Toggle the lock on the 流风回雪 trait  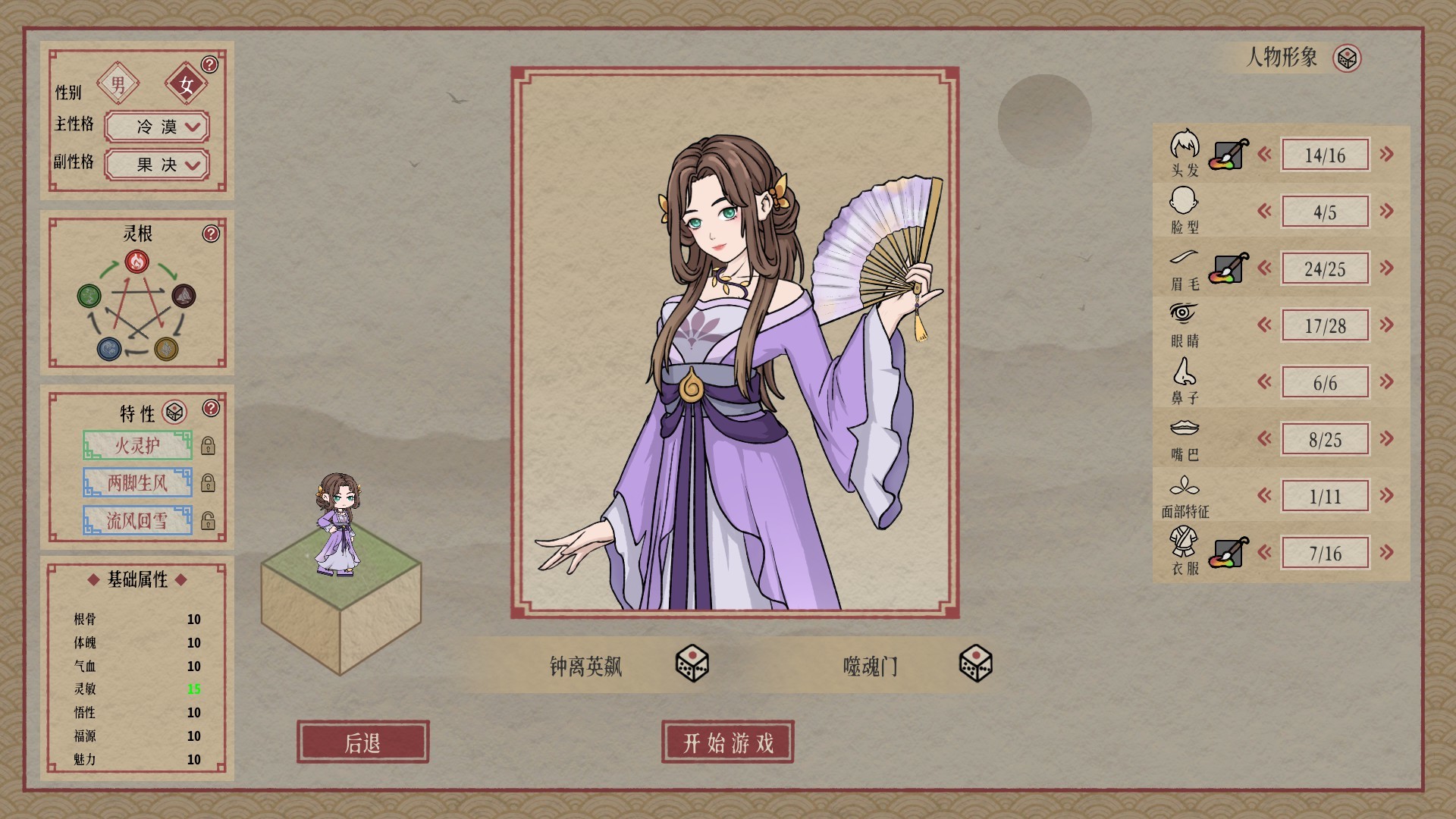click(209, 520)
